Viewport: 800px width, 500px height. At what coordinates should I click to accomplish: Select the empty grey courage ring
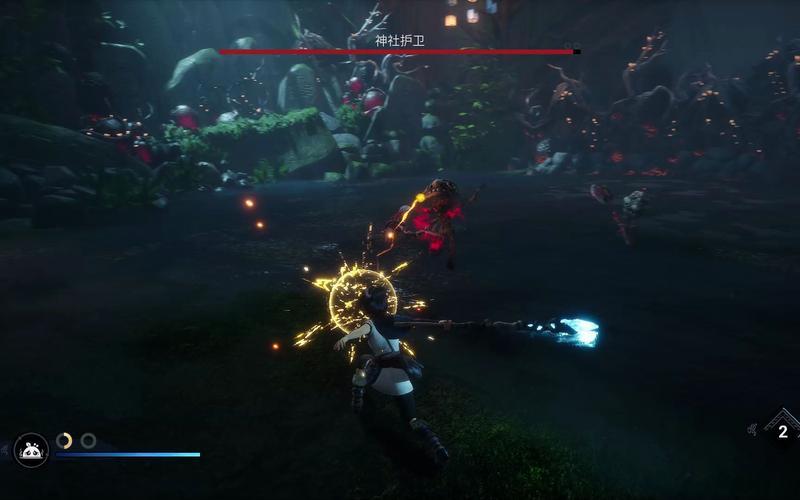[88, 440]
